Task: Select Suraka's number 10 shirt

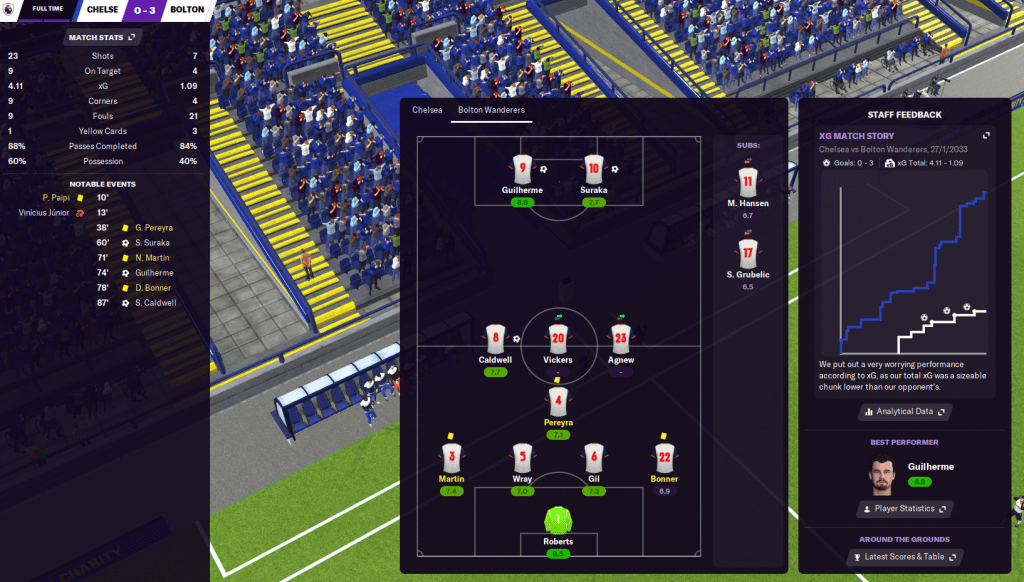Action: [594, 168]
